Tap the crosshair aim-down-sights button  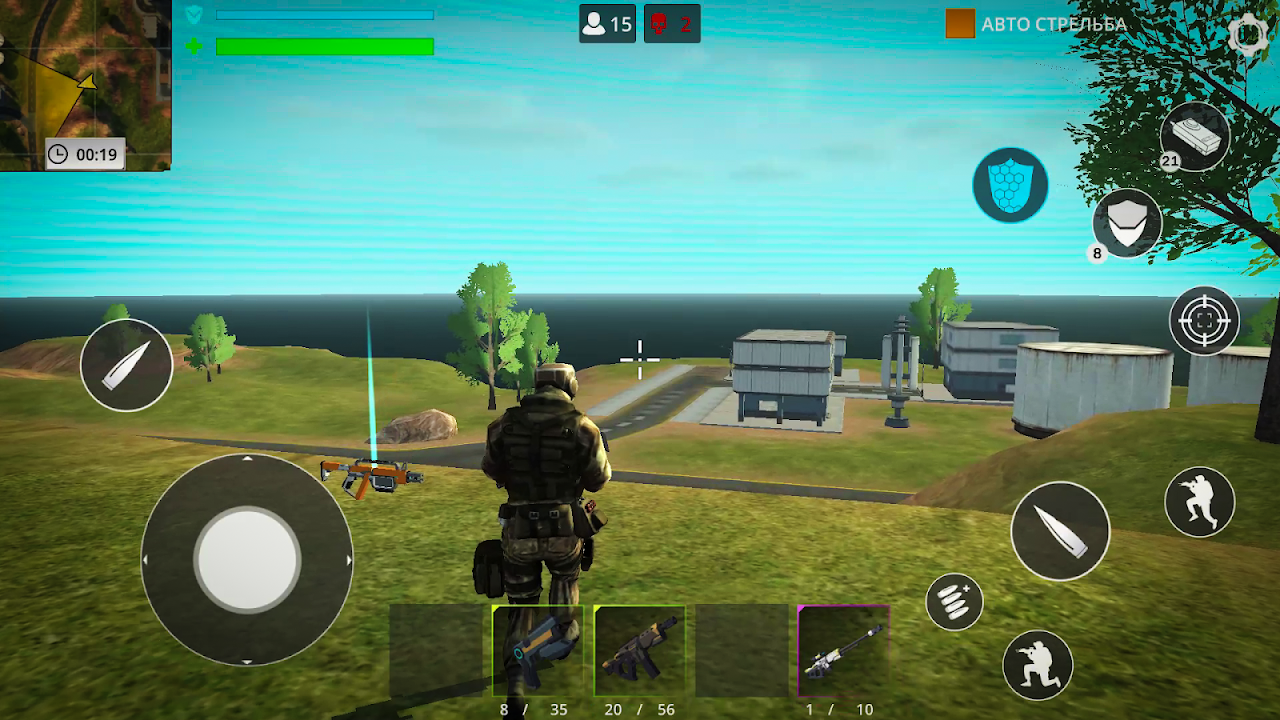[x=1204, y=321]
